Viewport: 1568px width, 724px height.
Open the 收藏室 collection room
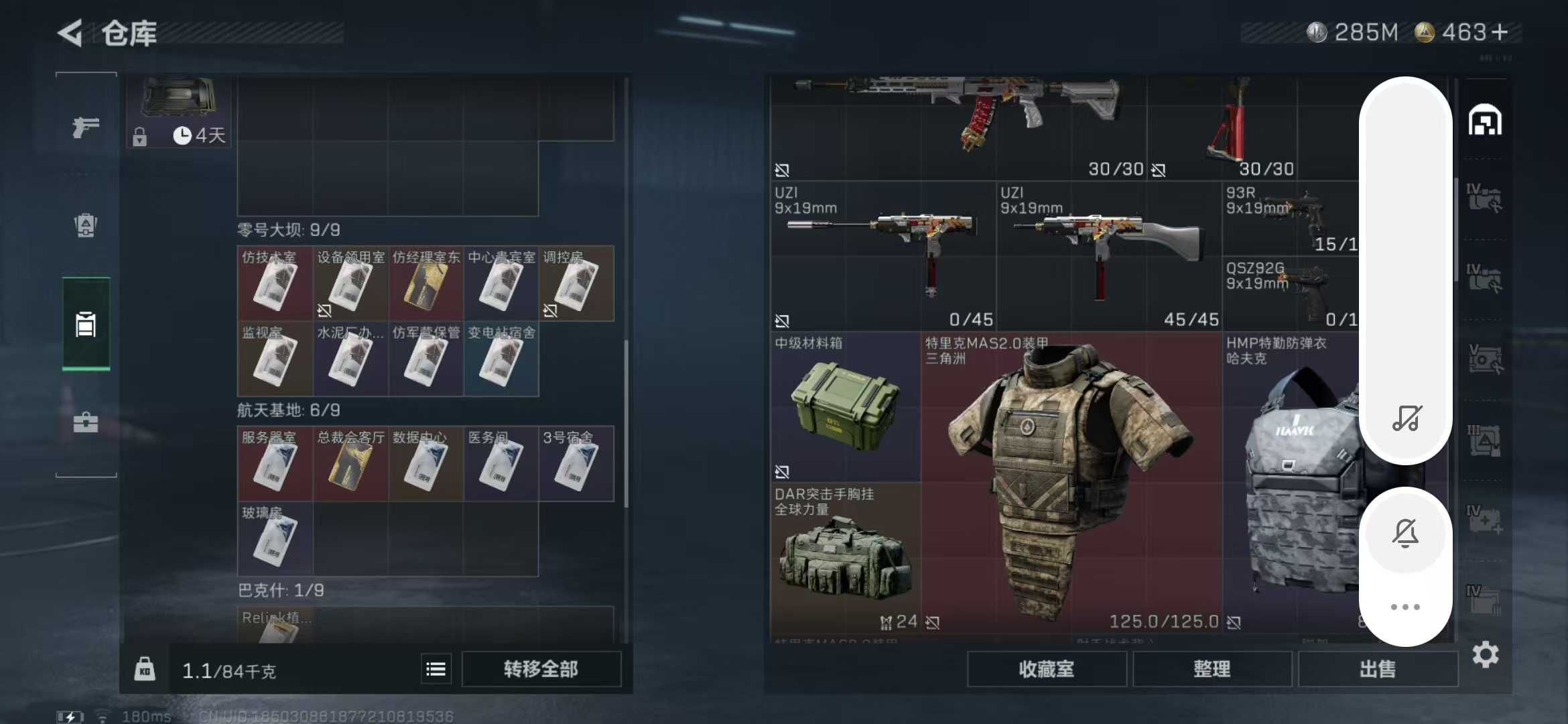[1046, 669]
